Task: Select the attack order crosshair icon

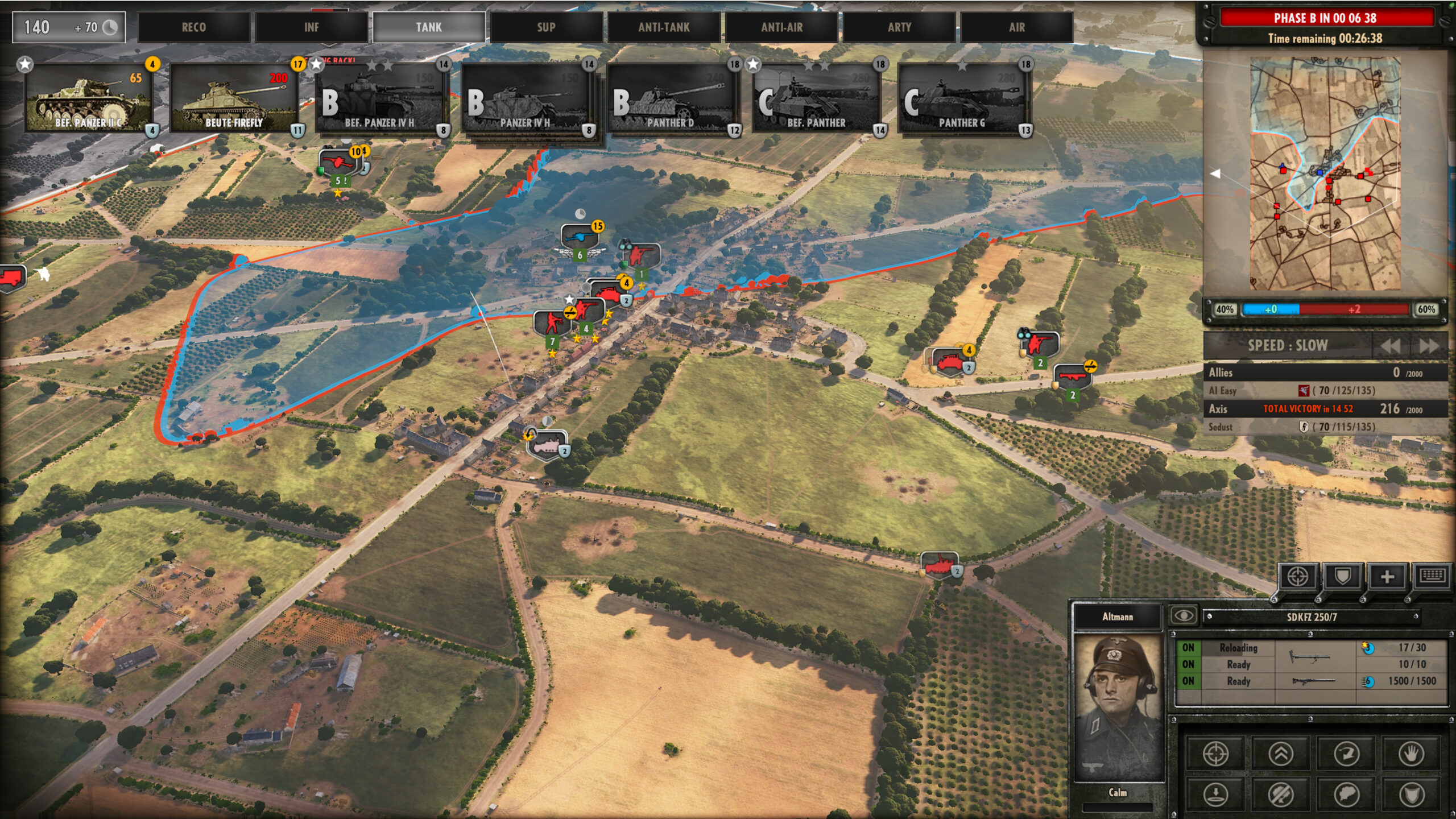Action: (x=1215, y=755)
